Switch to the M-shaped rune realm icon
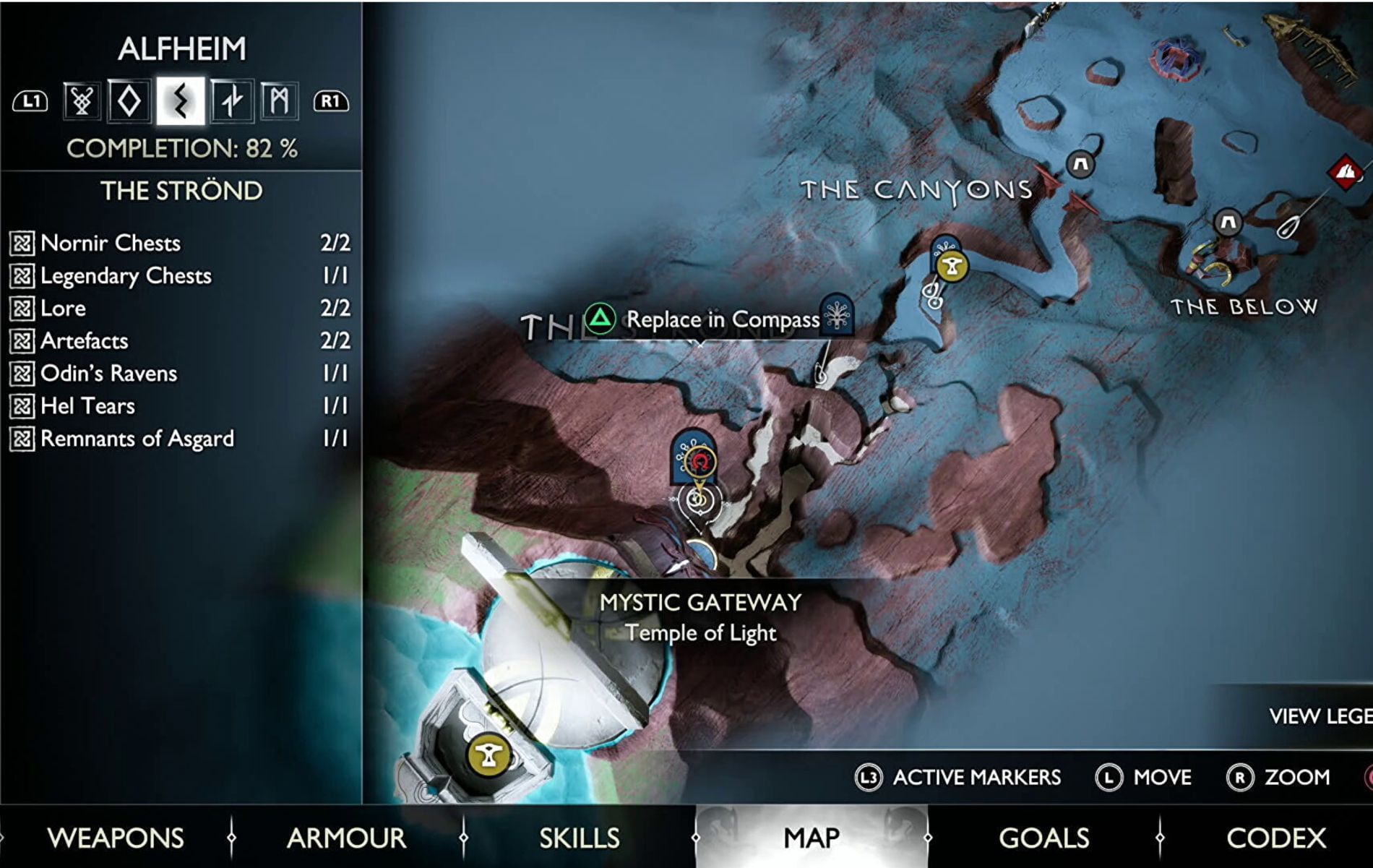1373x868 pixels. pos(279,100)
